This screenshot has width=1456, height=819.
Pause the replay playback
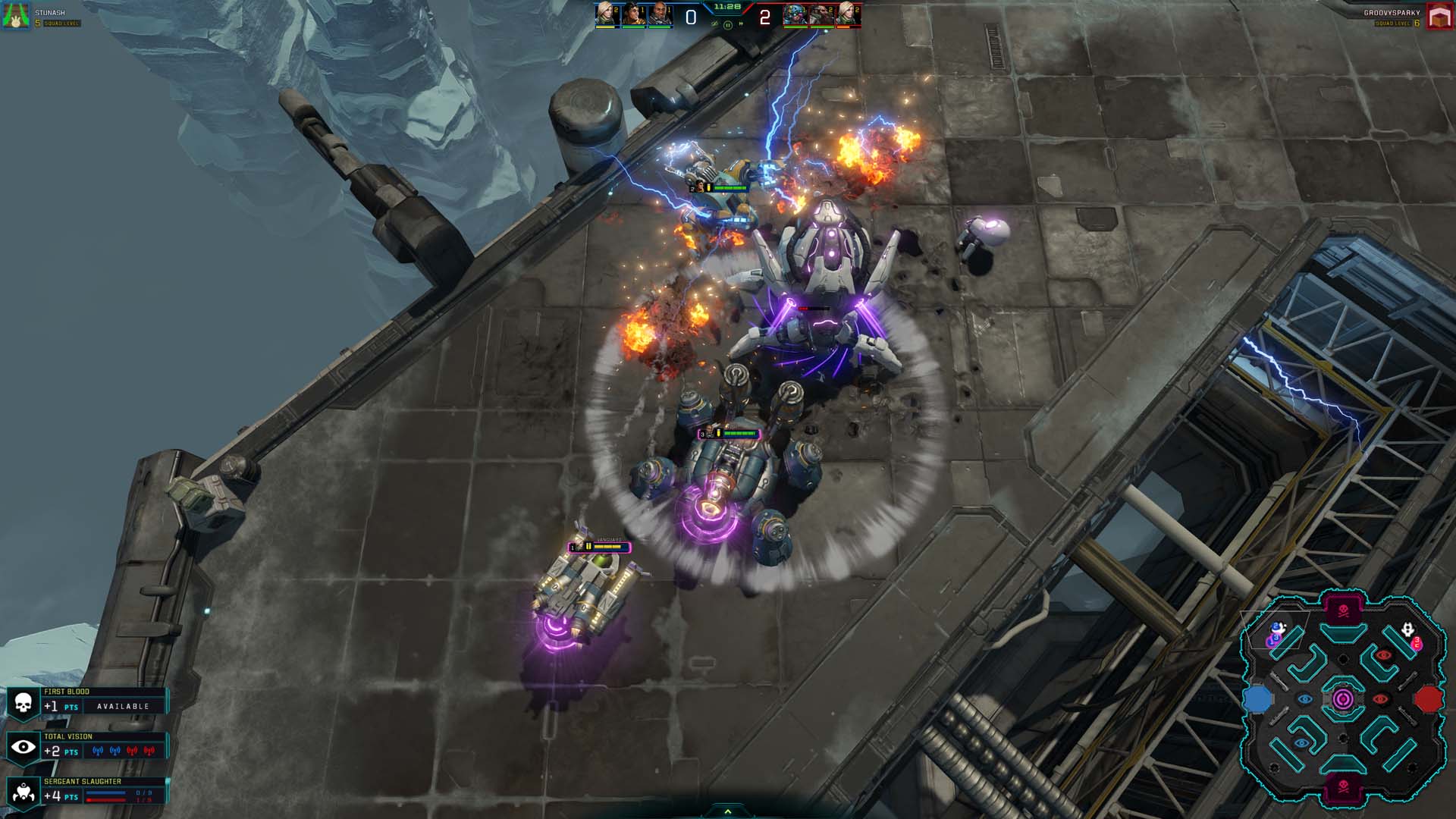point(727,25)
